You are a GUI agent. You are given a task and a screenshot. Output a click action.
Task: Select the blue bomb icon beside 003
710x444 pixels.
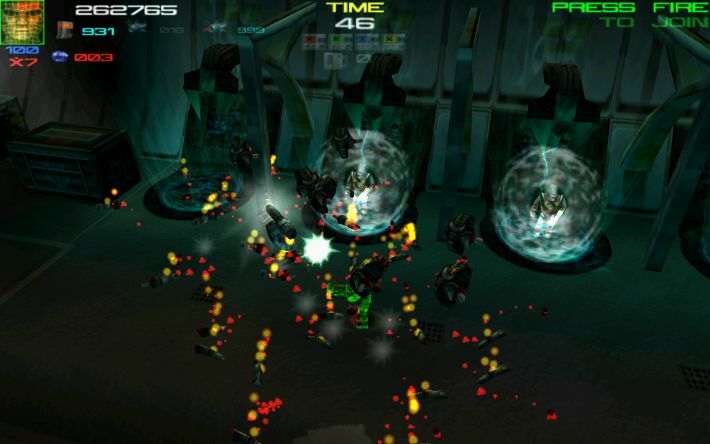pyautogui.click(x=59, y=56)
